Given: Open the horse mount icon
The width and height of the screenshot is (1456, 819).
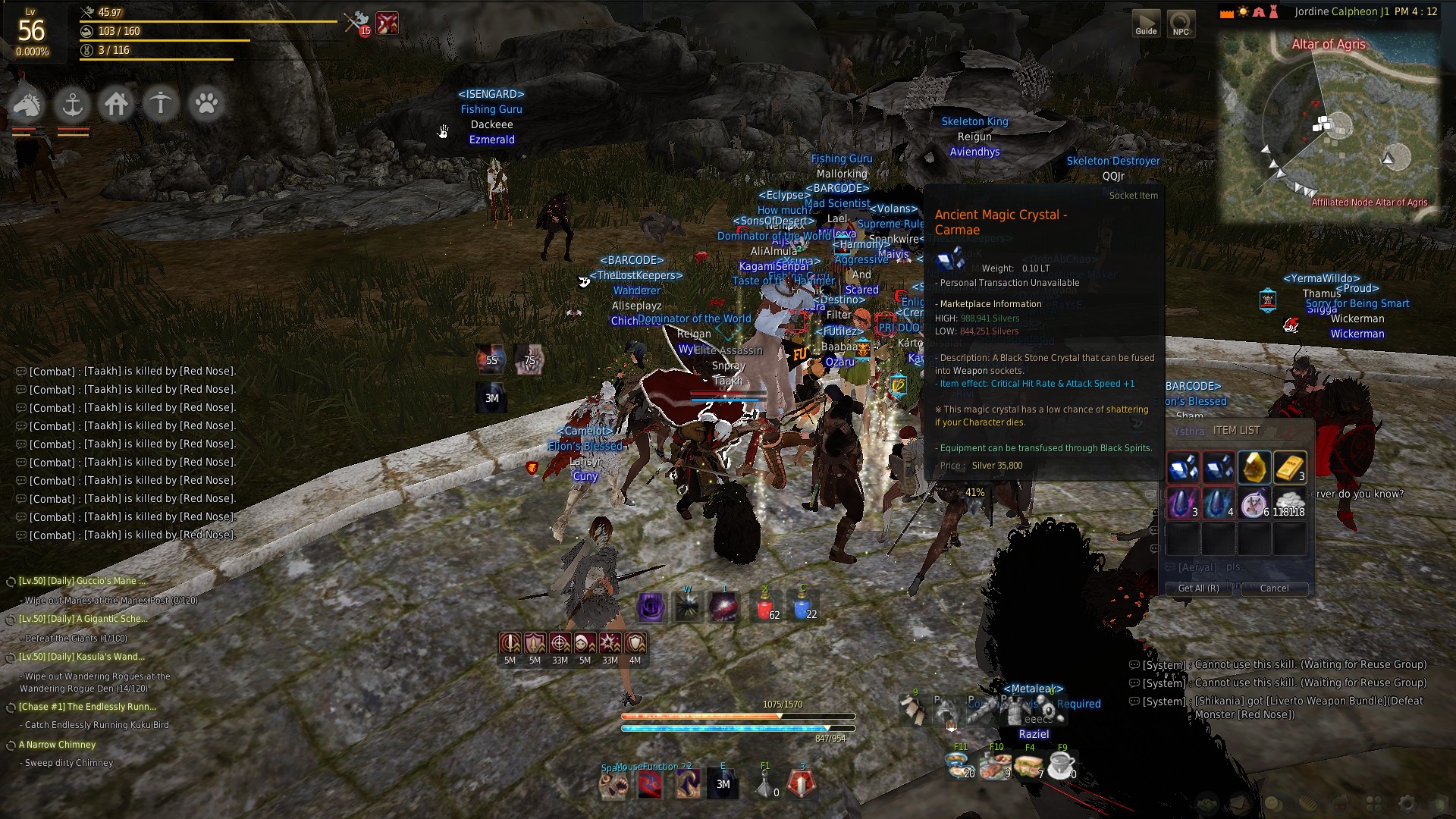Looking at the screenshot, I should (27, 104).
